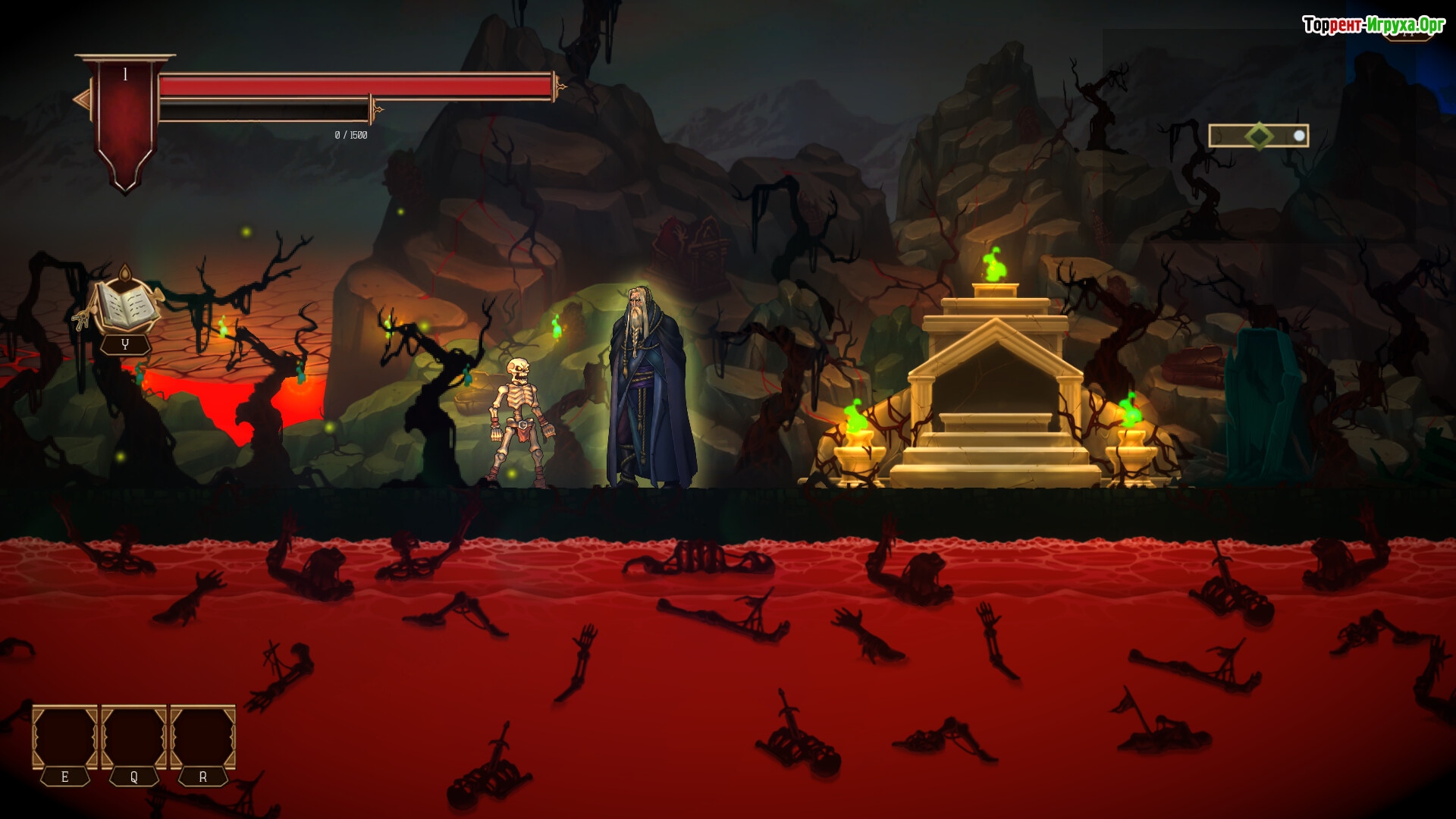Select the empty ability slot labeled E
This screenshot has width=1456, height=819.
tap(64, 738)
